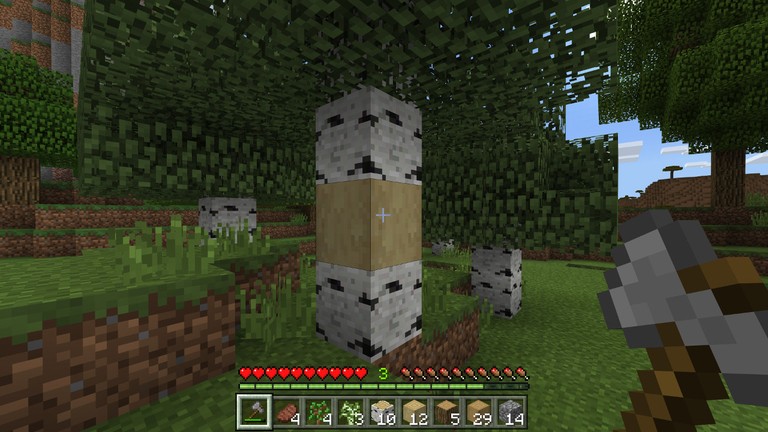Choose the dark oak-bark log stack of 5

[445, 411]
